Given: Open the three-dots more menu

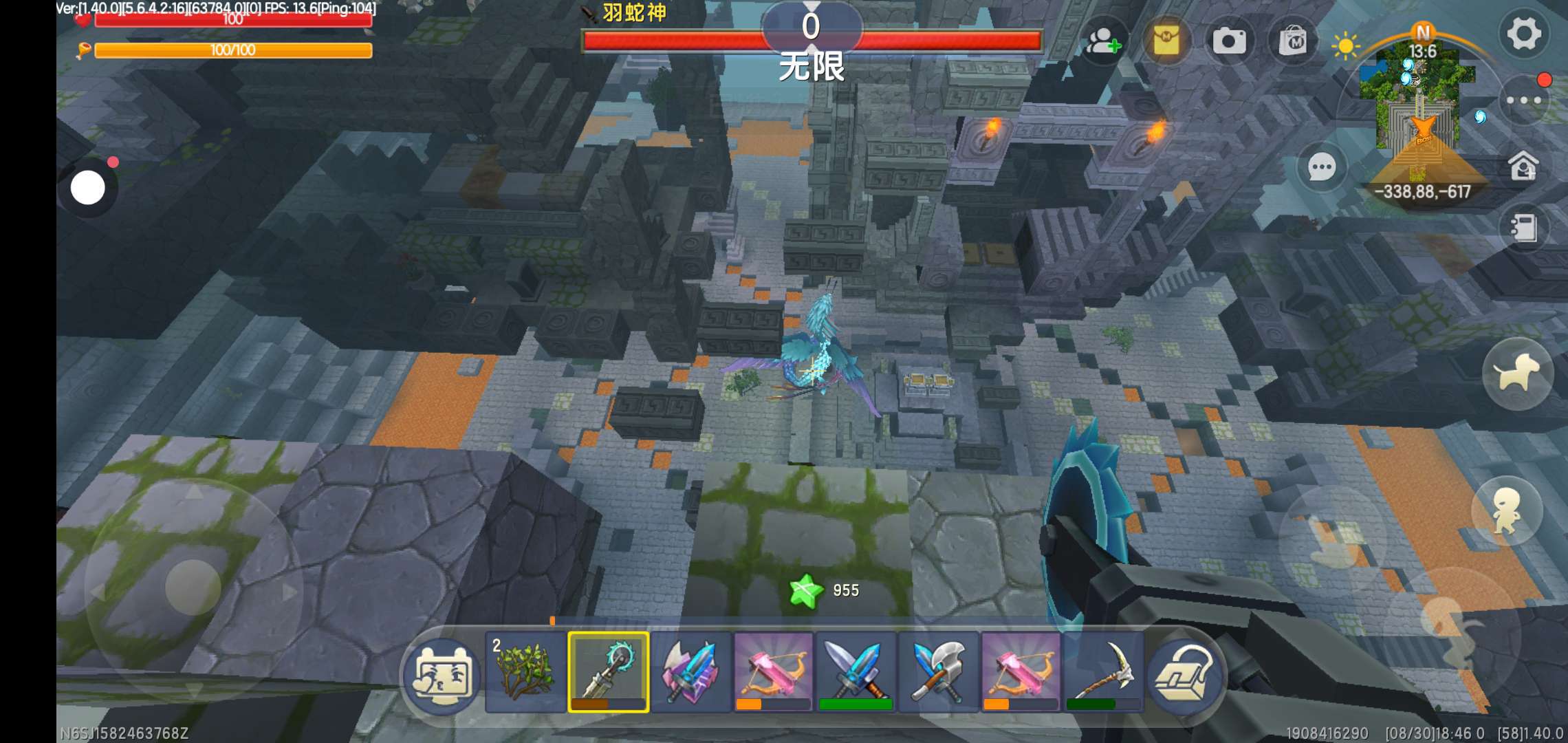Looking at the screenshot, I should (1523, 100).
